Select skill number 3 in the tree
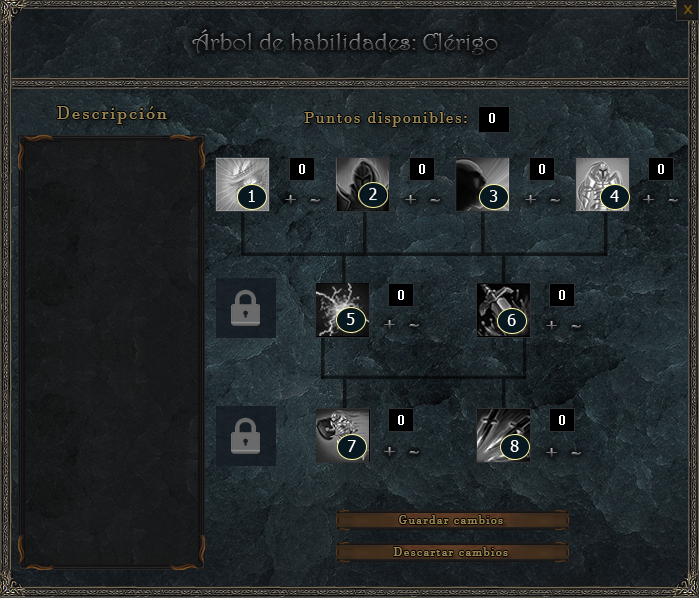The image size is (699, 598). tap(483, 184)
